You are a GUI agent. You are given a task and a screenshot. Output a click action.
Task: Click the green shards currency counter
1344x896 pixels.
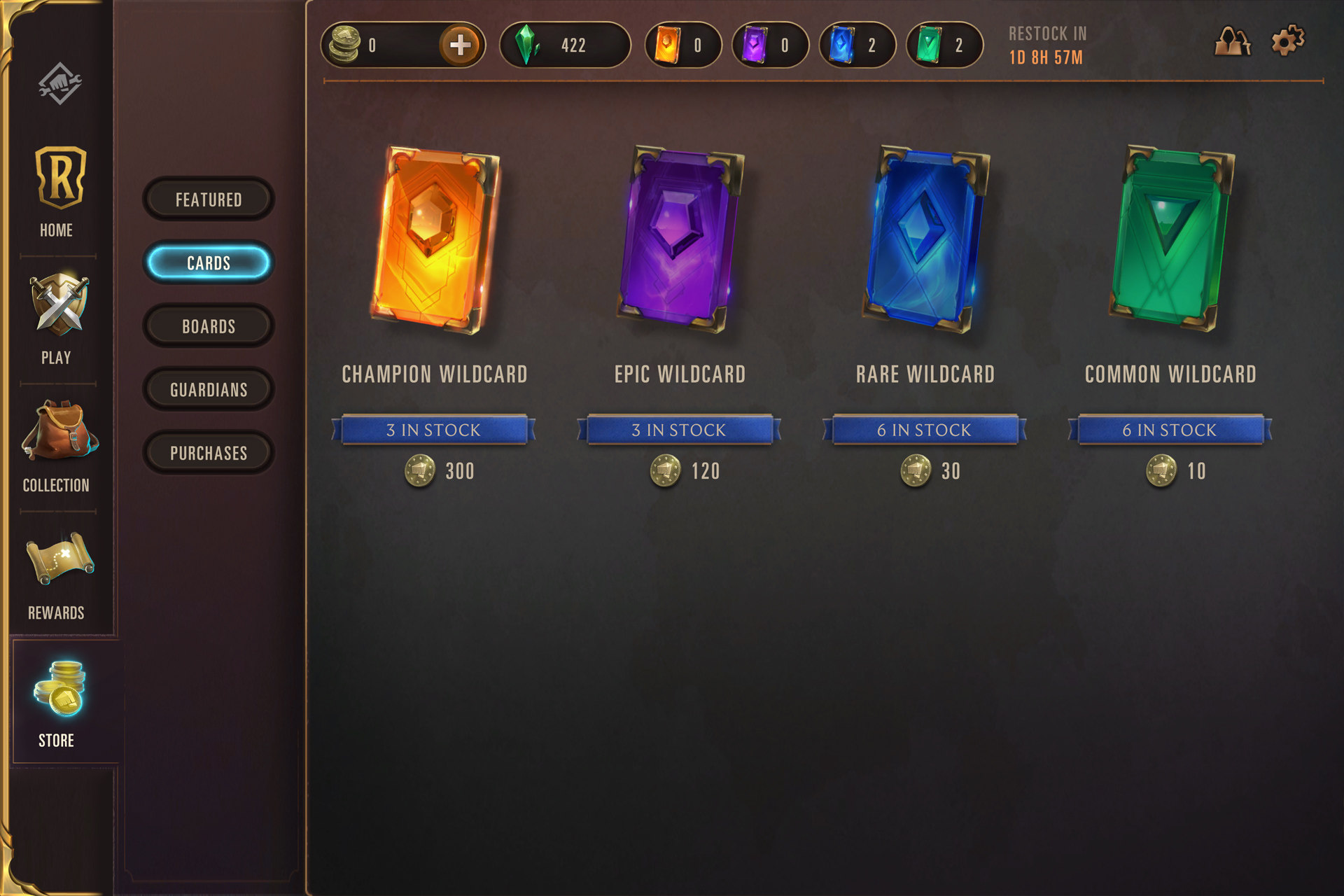tap(564, 45)
